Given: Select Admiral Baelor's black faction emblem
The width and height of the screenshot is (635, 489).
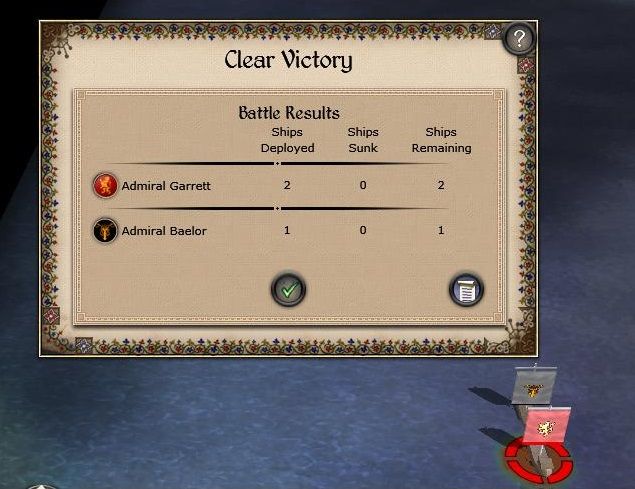Looking at the screenshot, I should [105, 231].
